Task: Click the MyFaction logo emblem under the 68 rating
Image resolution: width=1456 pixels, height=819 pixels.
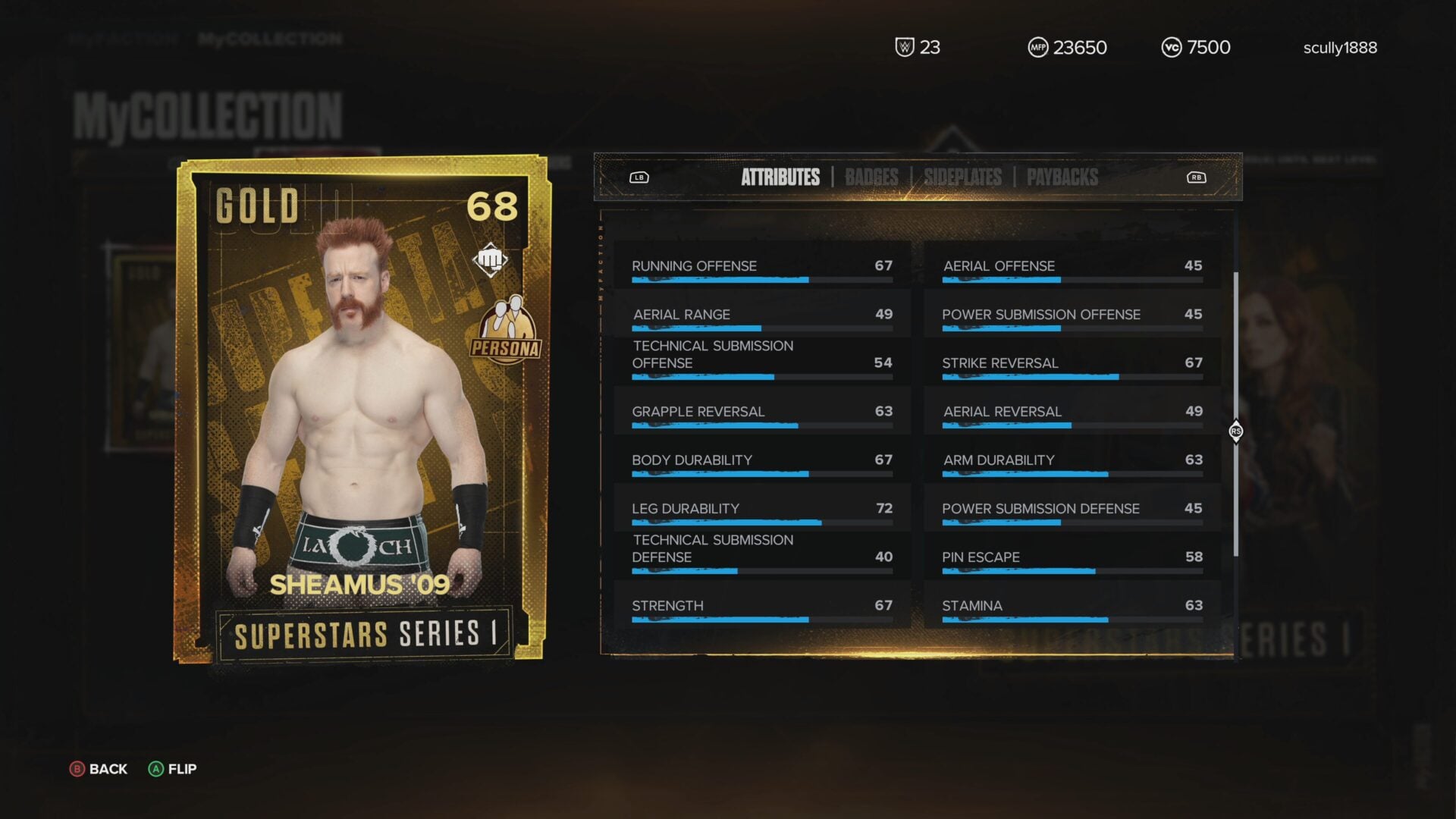Action: tap(491, 259)
